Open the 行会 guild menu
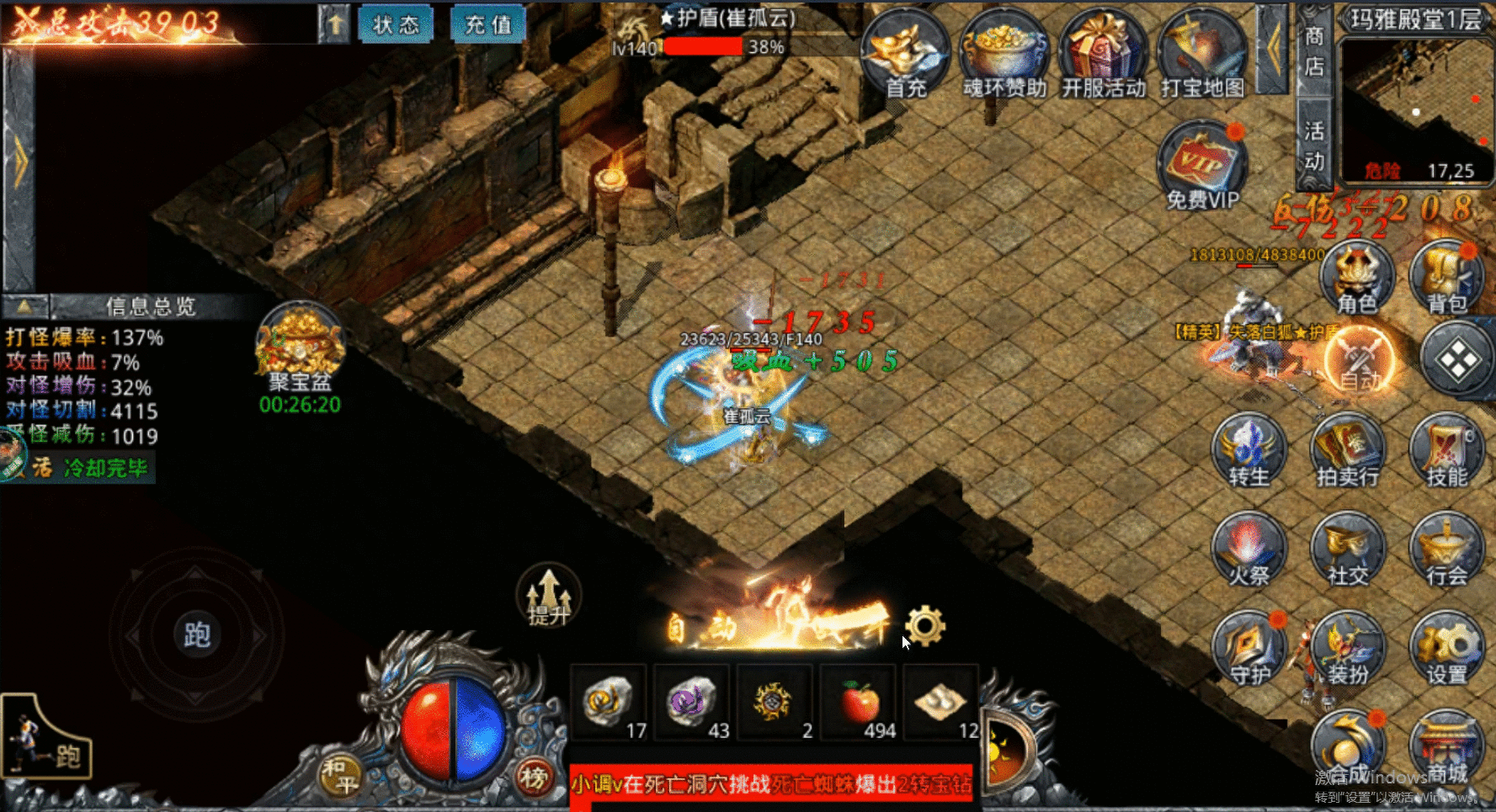Screen dimensions: 1496x812 [x=1446, y=549]
